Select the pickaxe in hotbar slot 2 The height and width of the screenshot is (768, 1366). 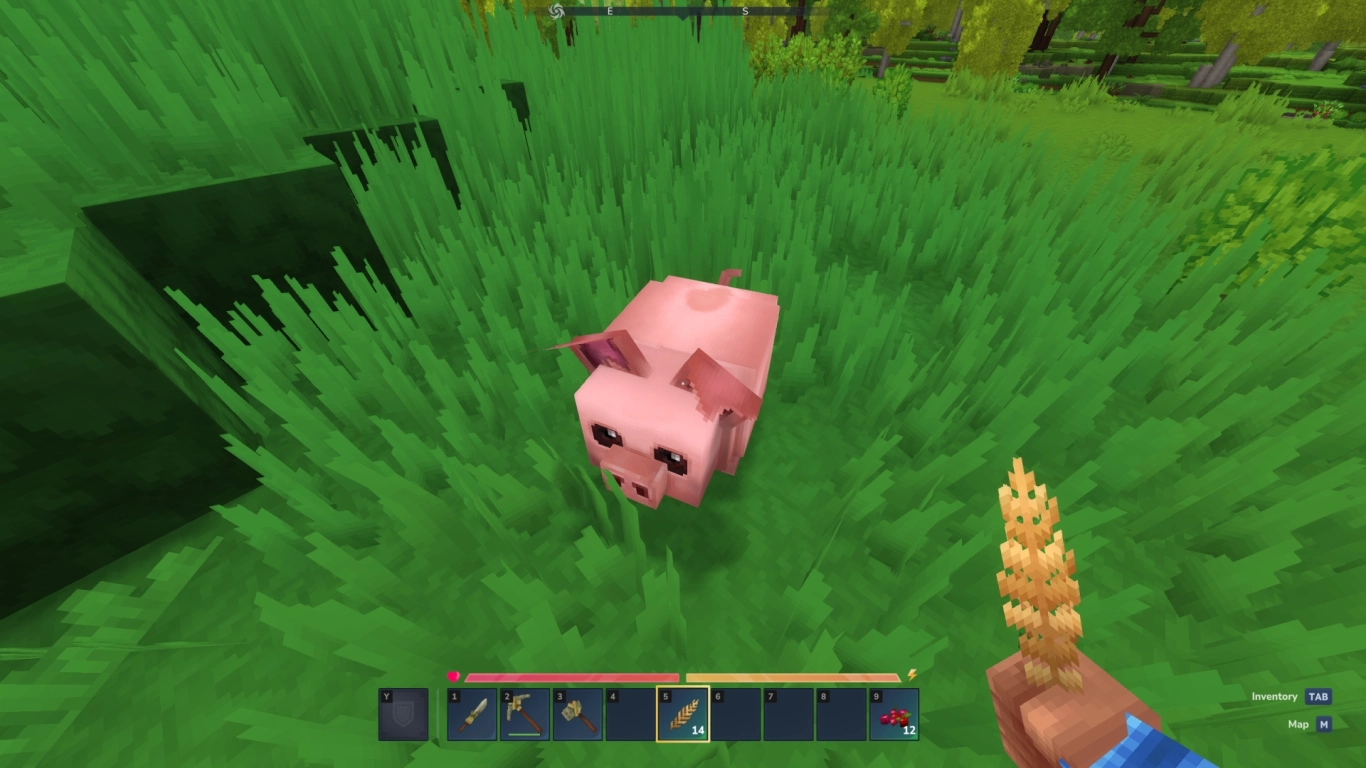(x=523, y=712)
